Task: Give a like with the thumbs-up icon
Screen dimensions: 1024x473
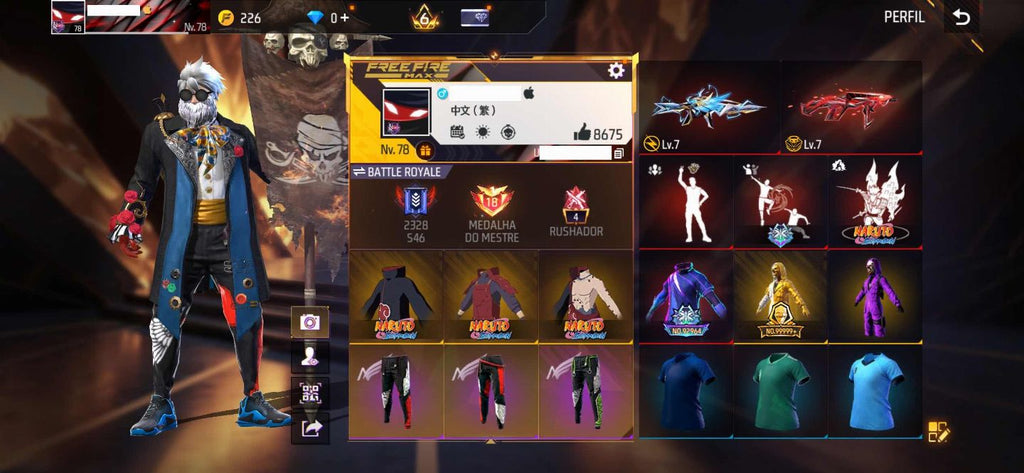Action: point(581,133)
